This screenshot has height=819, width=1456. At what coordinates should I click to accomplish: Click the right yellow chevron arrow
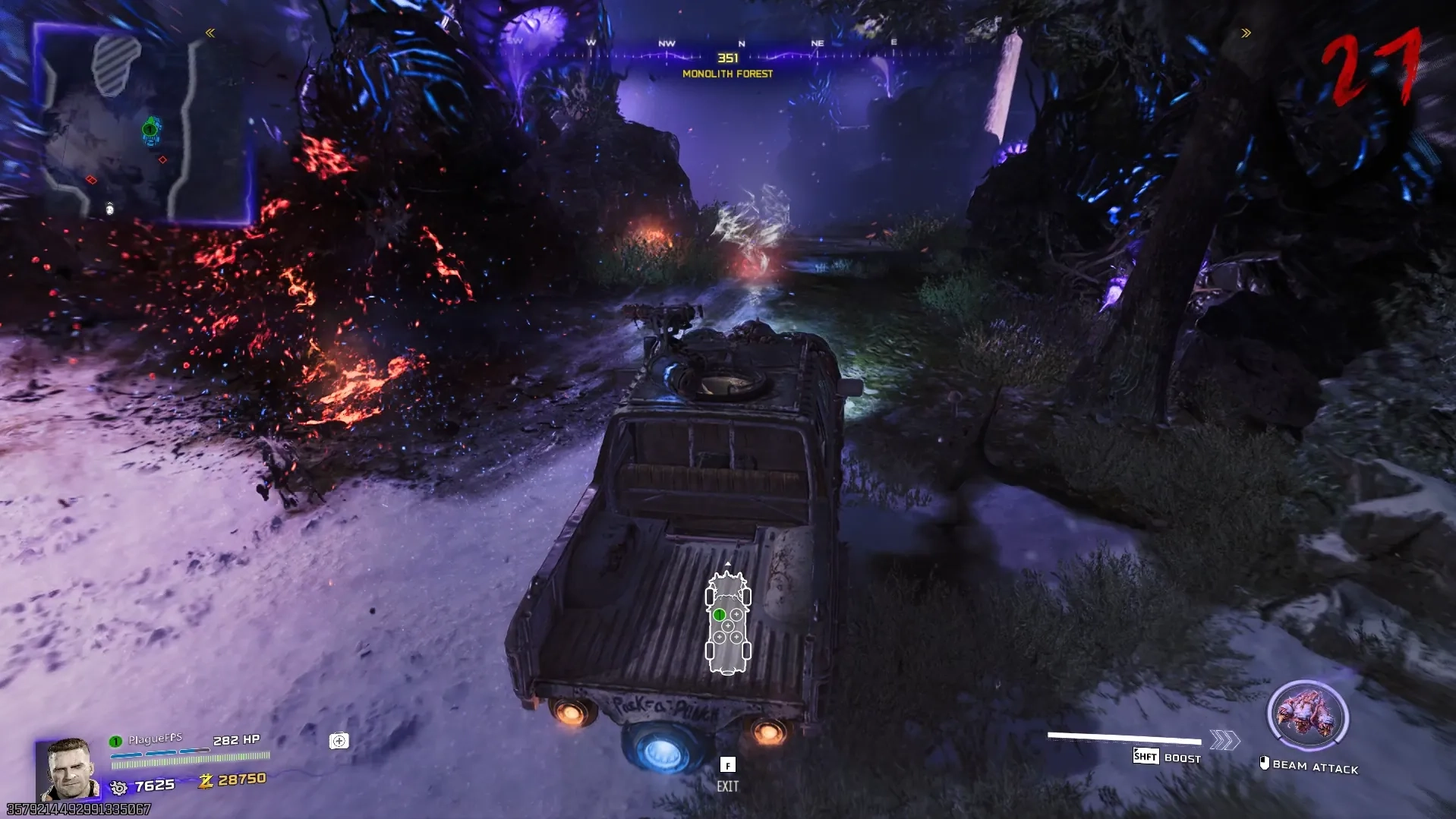1246,33
